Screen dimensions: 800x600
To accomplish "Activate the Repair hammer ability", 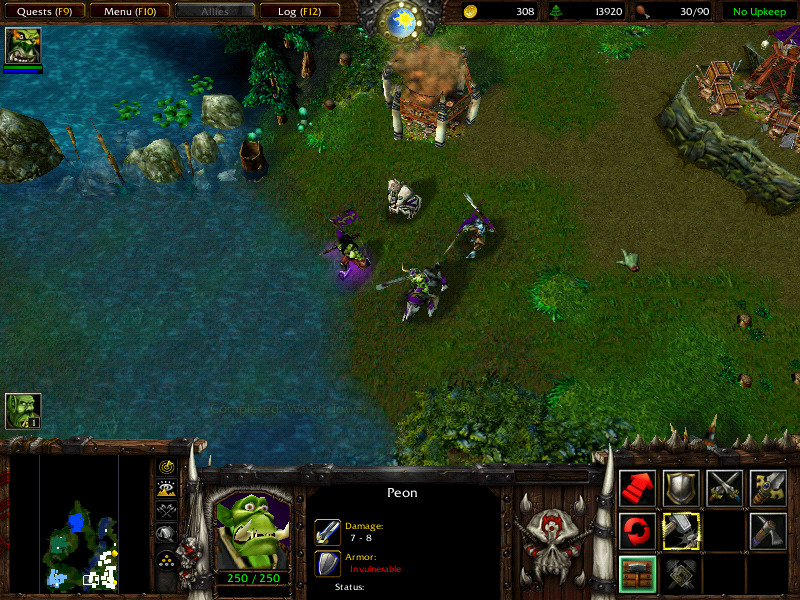I will (681, 531).
